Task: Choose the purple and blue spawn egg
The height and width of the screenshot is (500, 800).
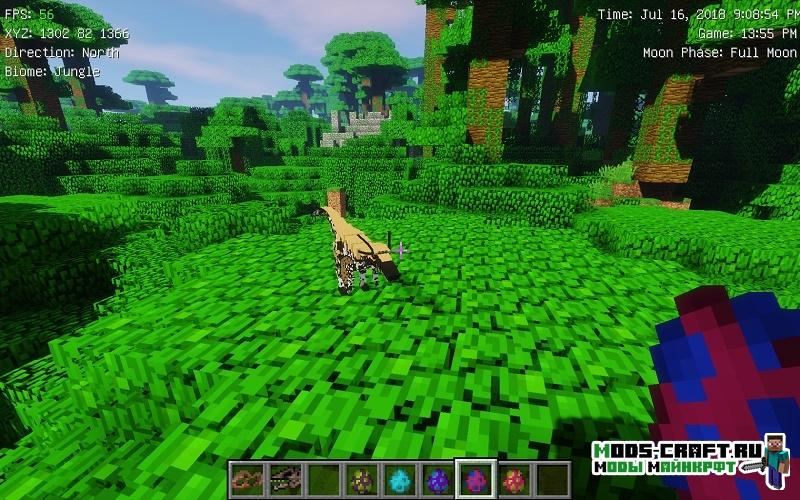Action: 436,479
